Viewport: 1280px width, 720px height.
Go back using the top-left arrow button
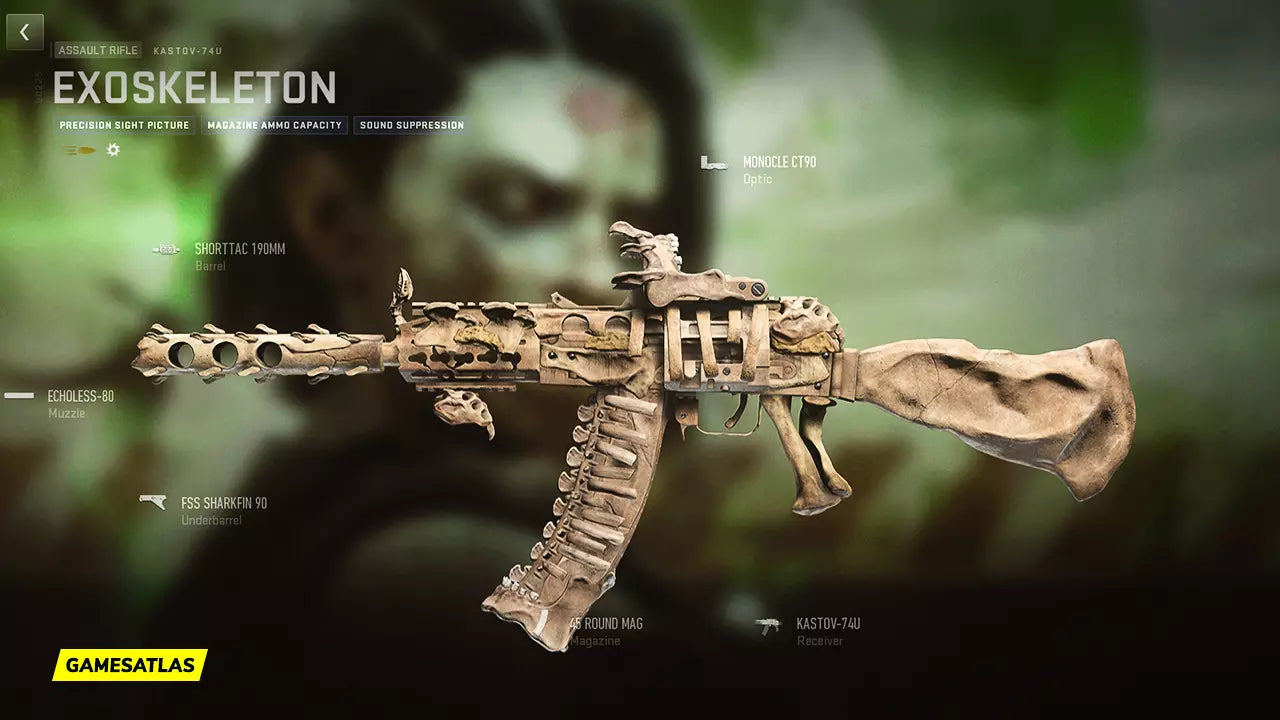click(x=25, y=32)
